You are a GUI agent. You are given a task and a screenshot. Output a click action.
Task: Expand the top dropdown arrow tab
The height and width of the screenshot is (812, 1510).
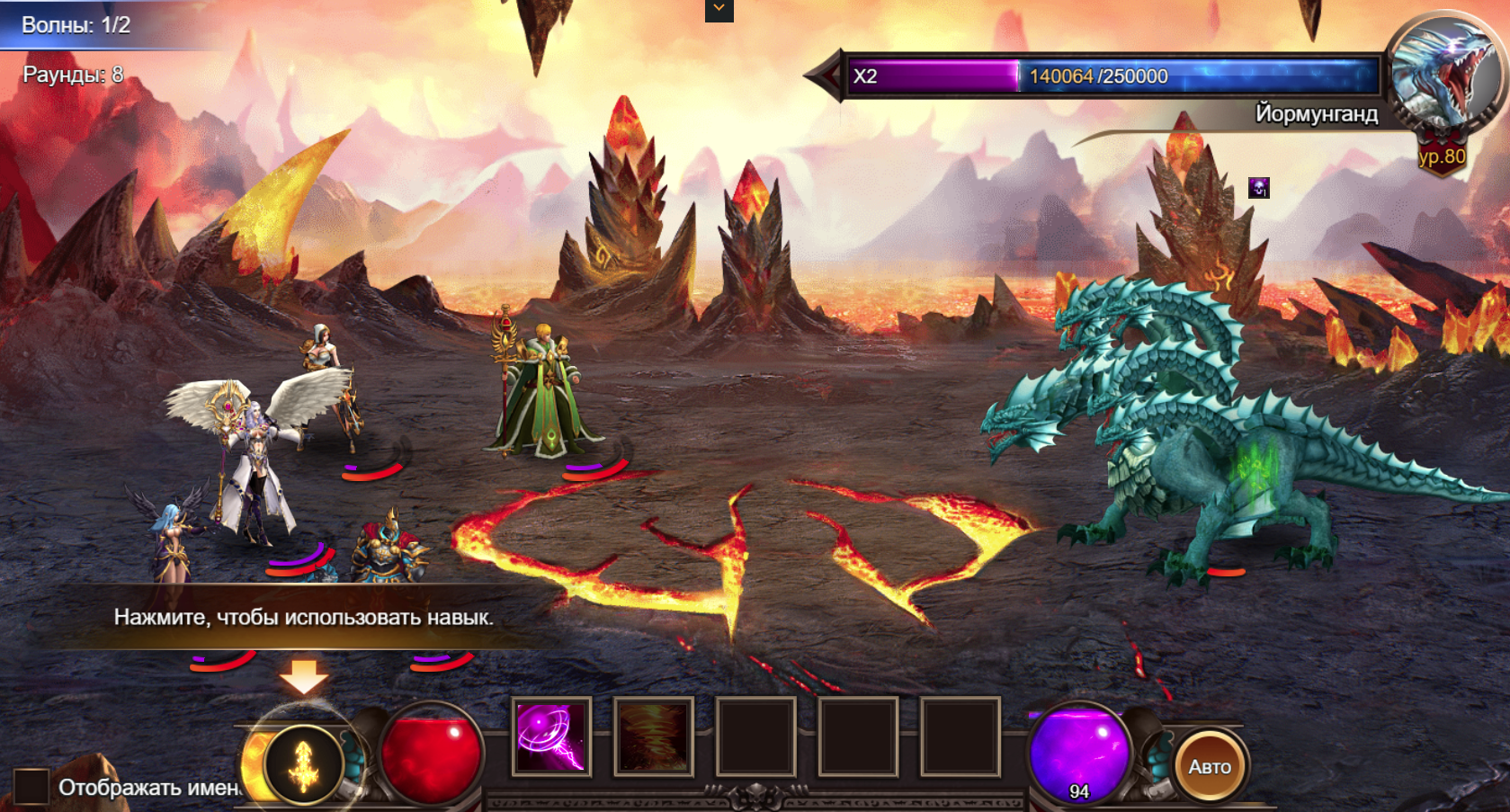tap(719, 9)
